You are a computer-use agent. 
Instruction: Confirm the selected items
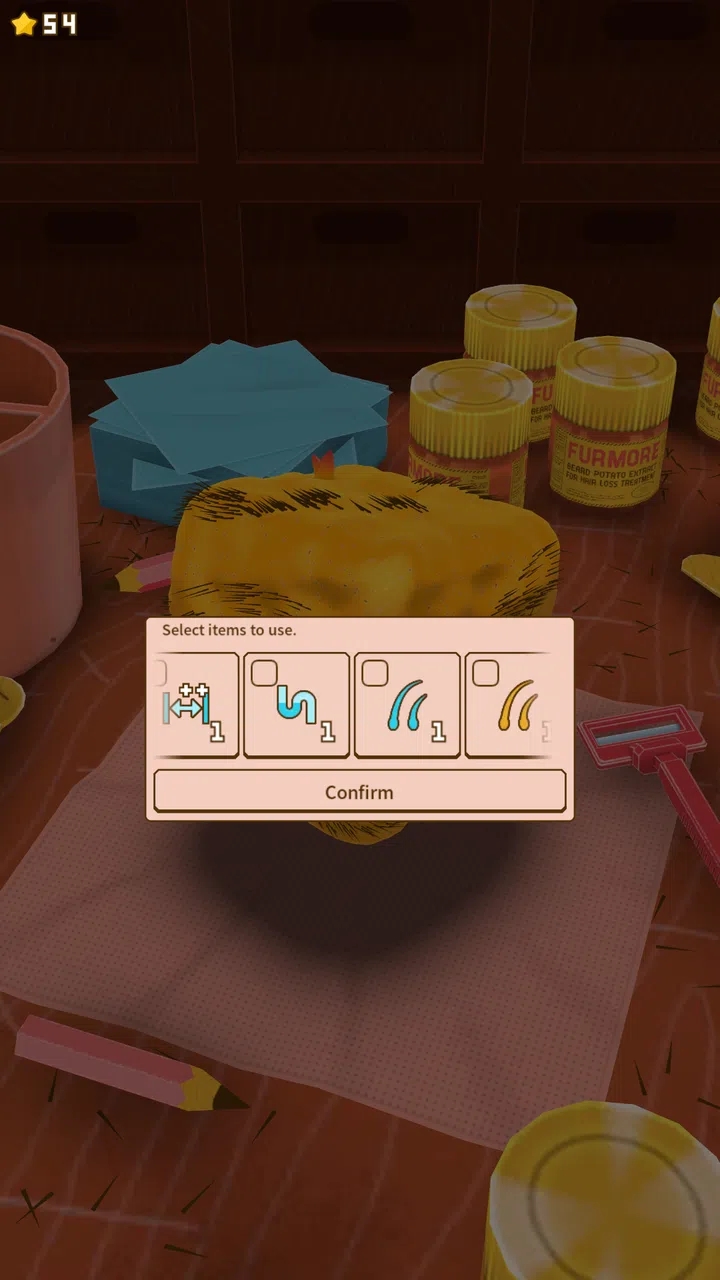coord(359,791)
